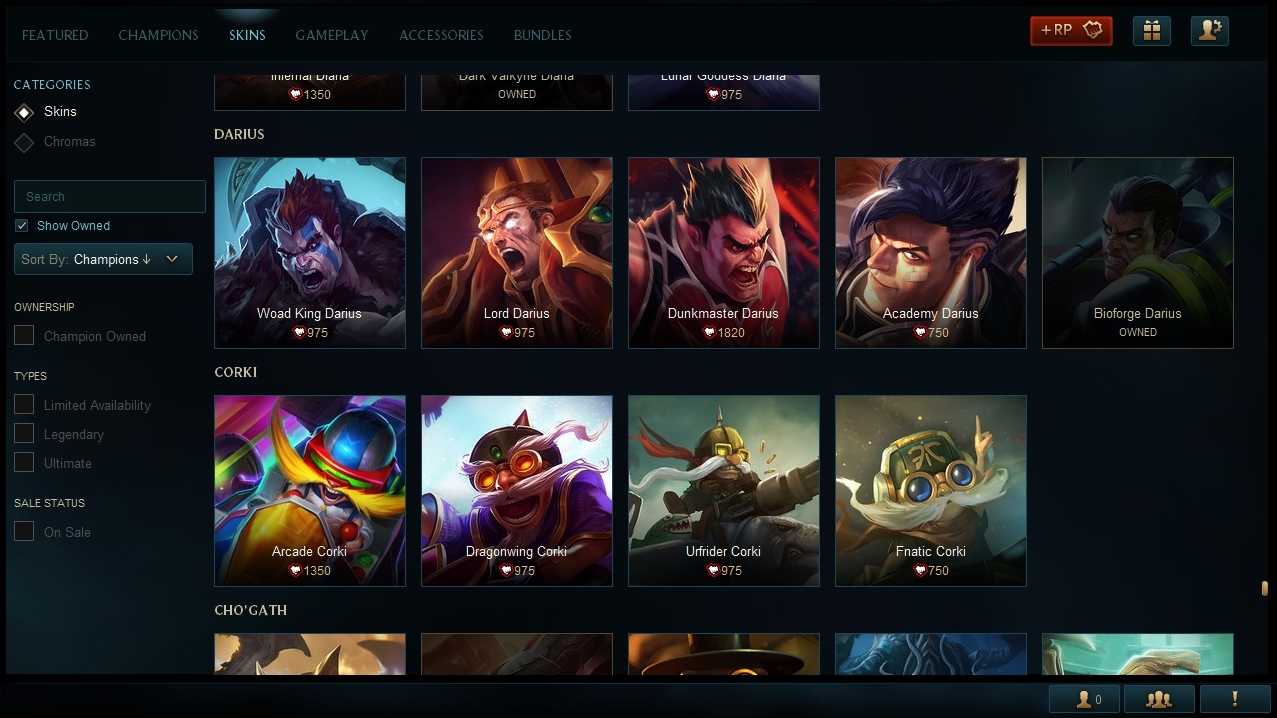Screen dimensions: 1277x718
Task: Click the +RP purchase button
Action: click(x=1071, y=30)
